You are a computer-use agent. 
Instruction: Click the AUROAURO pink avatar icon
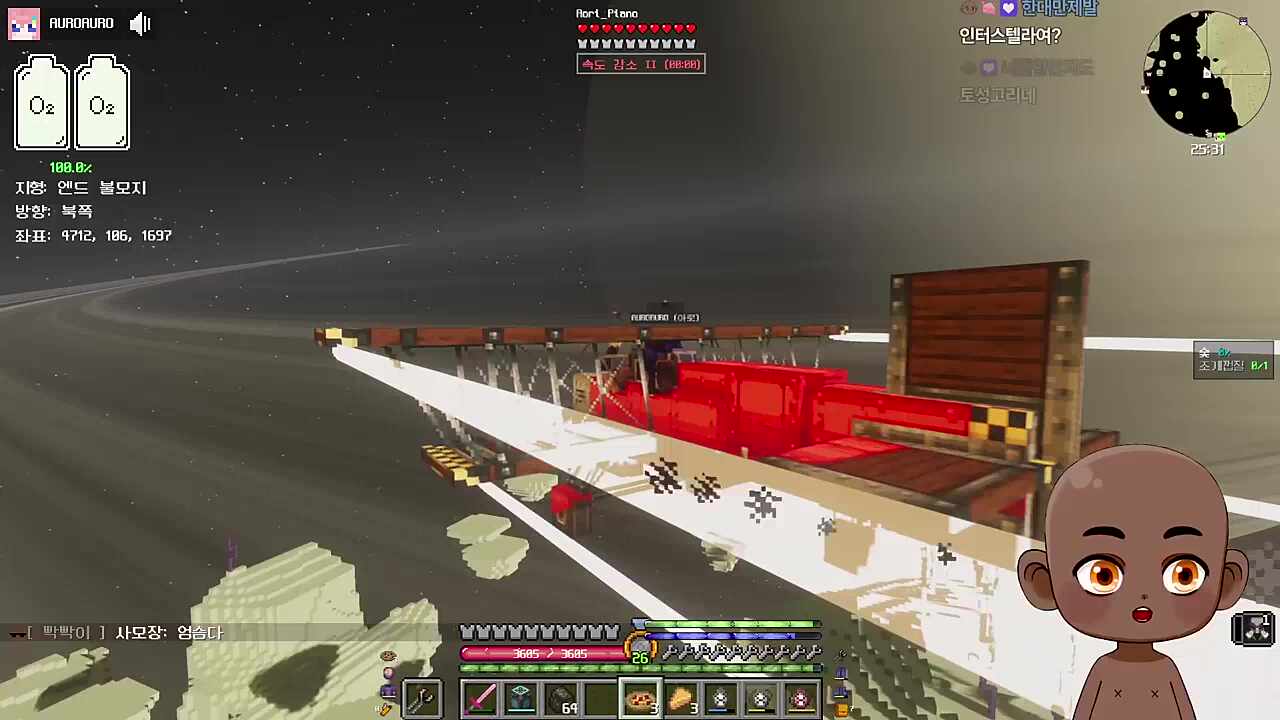[x=24, y=23]
